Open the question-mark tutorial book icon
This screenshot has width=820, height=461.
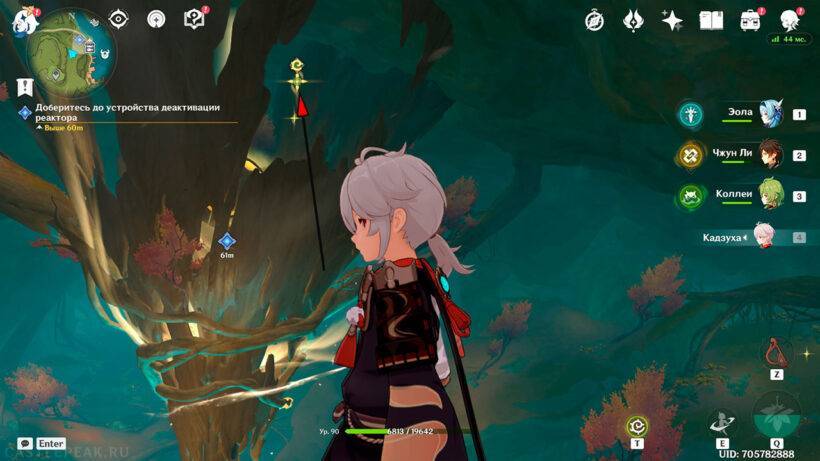(194, 18)
